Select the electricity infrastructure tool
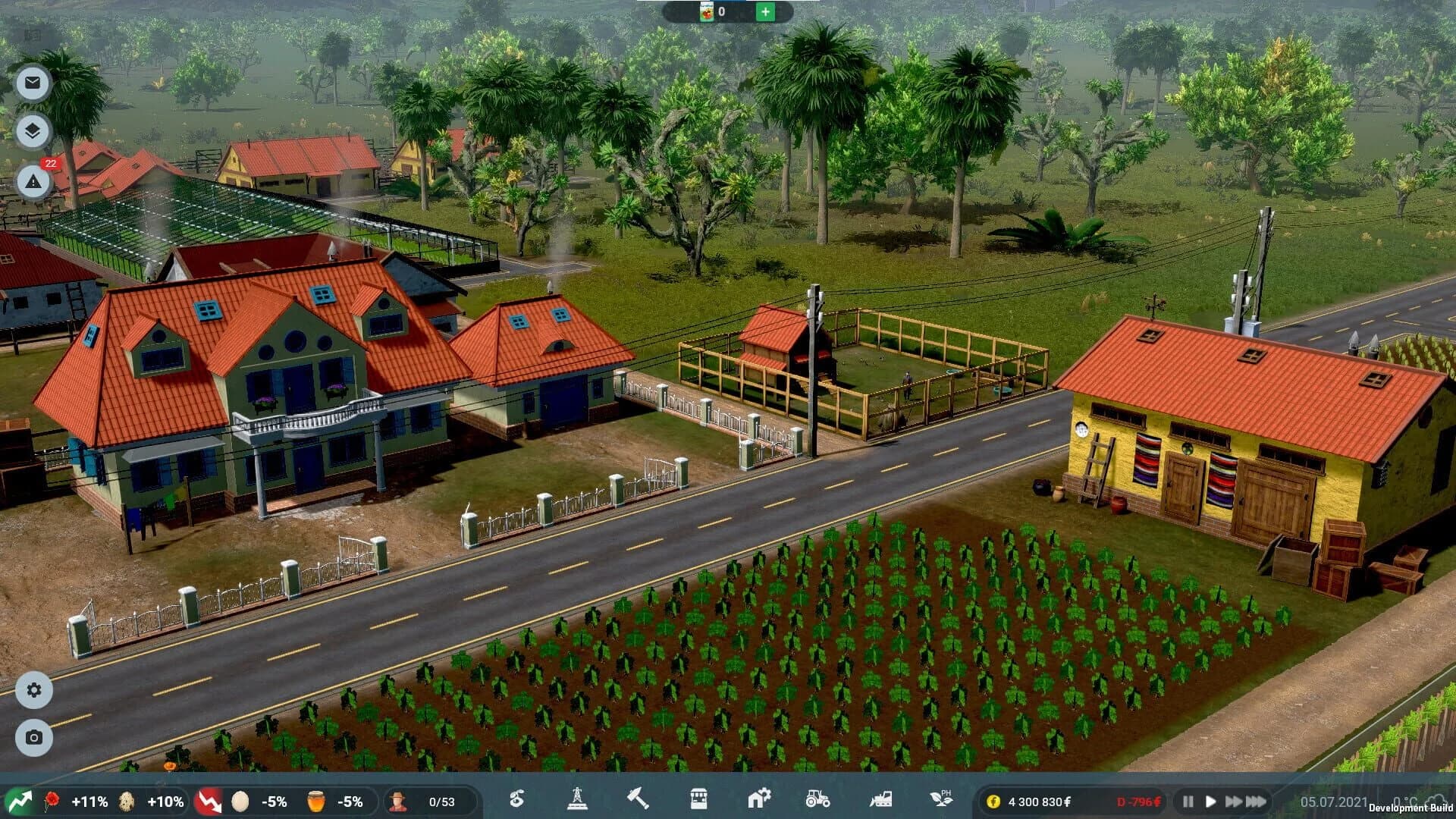This screenshot has height=819, width=1456. pyautogui.click(x=576, y=800)
